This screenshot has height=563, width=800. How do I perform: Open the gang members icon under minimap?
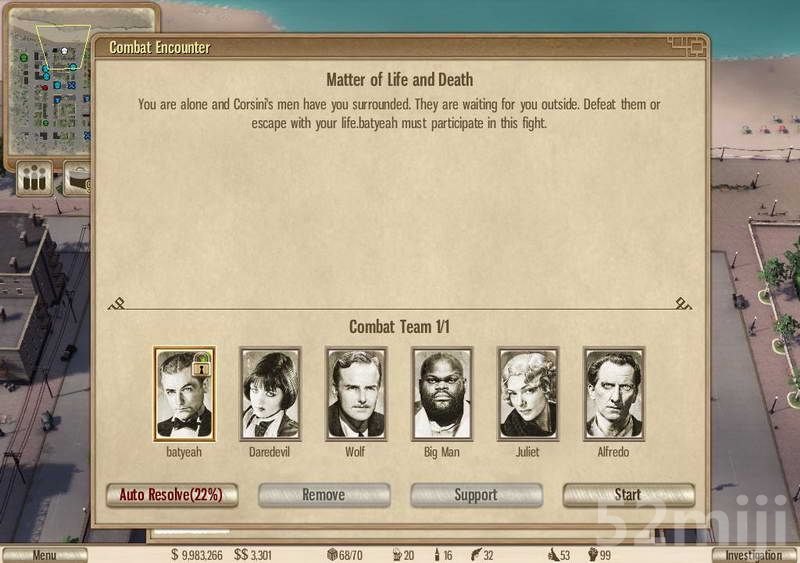point(35,179)
